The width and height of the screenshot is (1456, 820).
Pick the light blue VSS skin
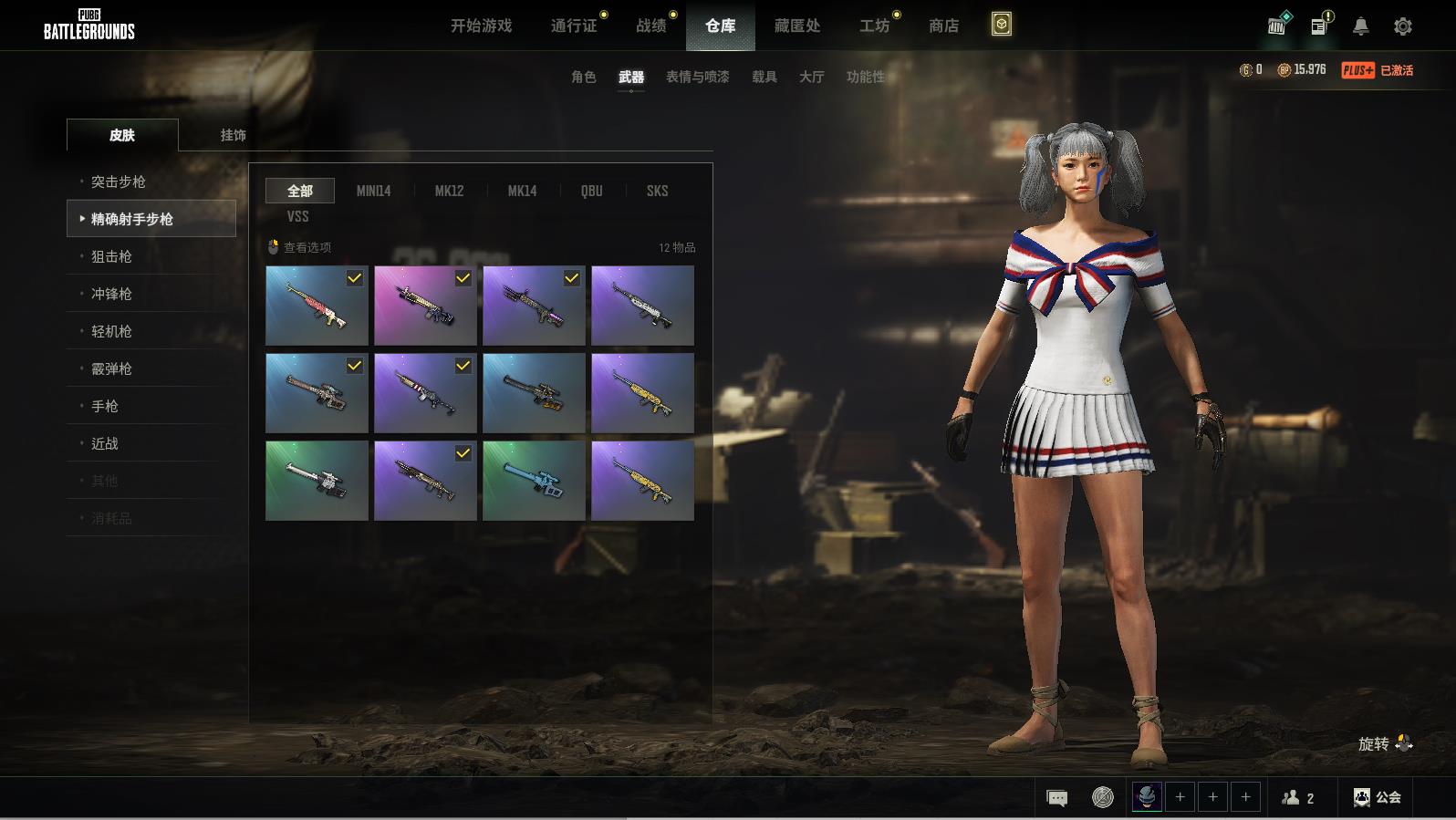[x=534, y=481]
